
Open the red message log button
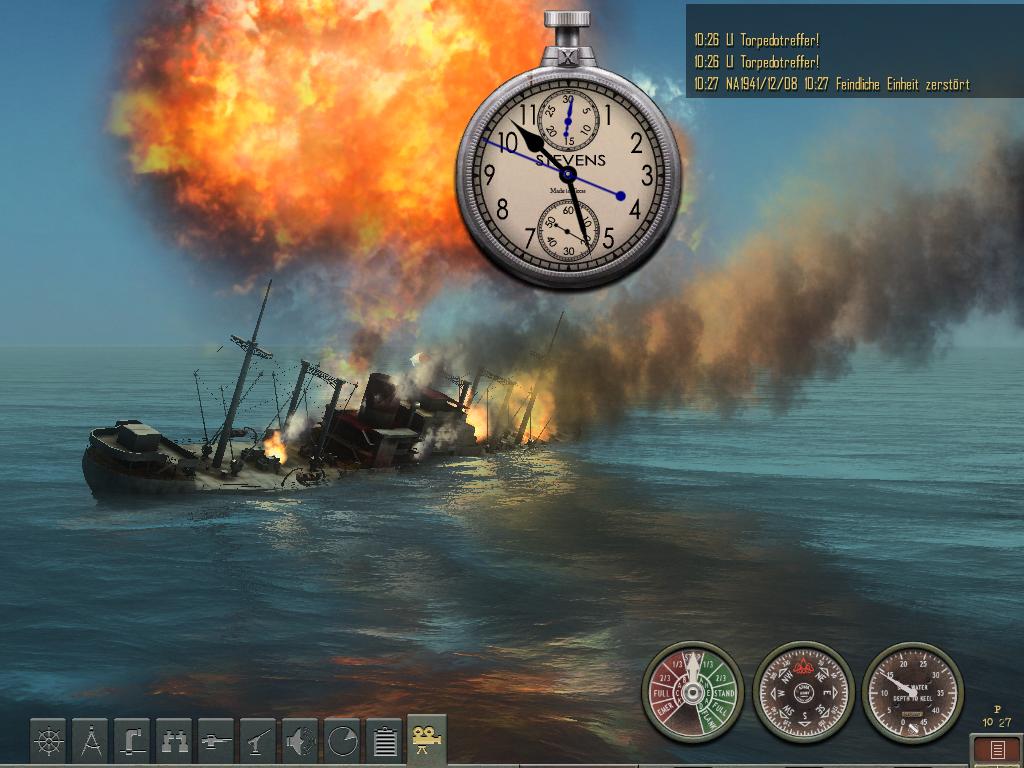(x=997, y=749)
